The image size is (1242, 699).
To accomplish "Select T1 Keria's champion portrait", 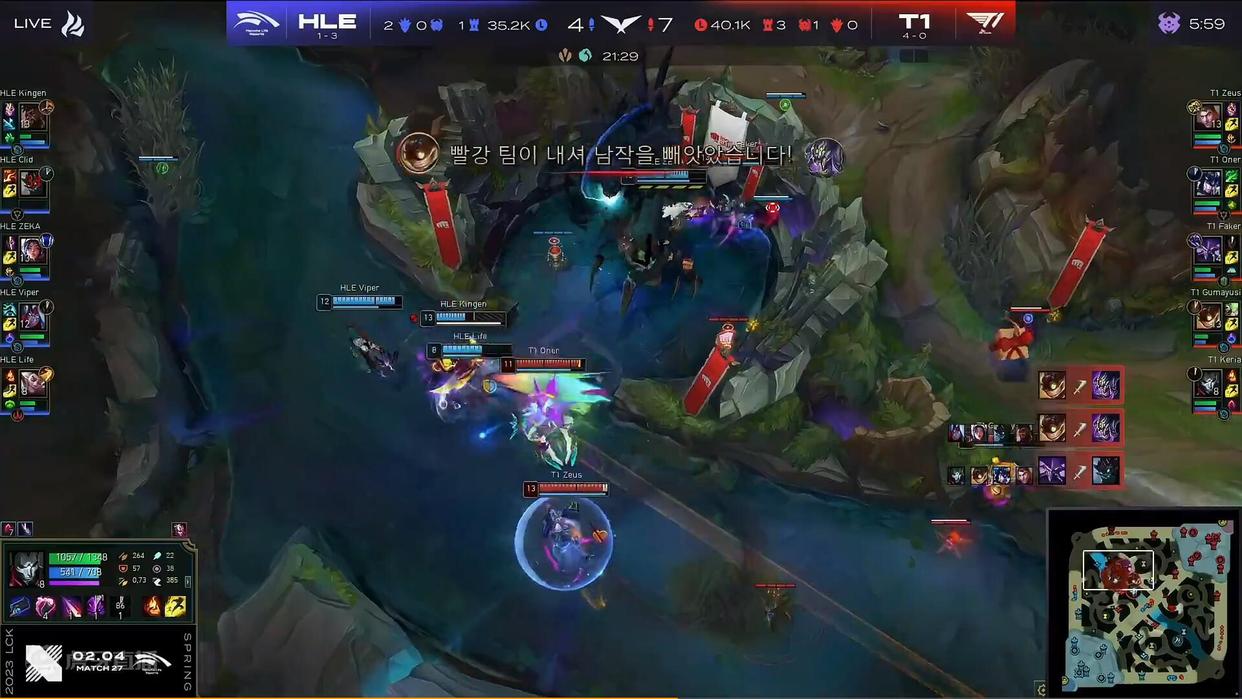I will pyautogui.click(x=1208, y=383).
